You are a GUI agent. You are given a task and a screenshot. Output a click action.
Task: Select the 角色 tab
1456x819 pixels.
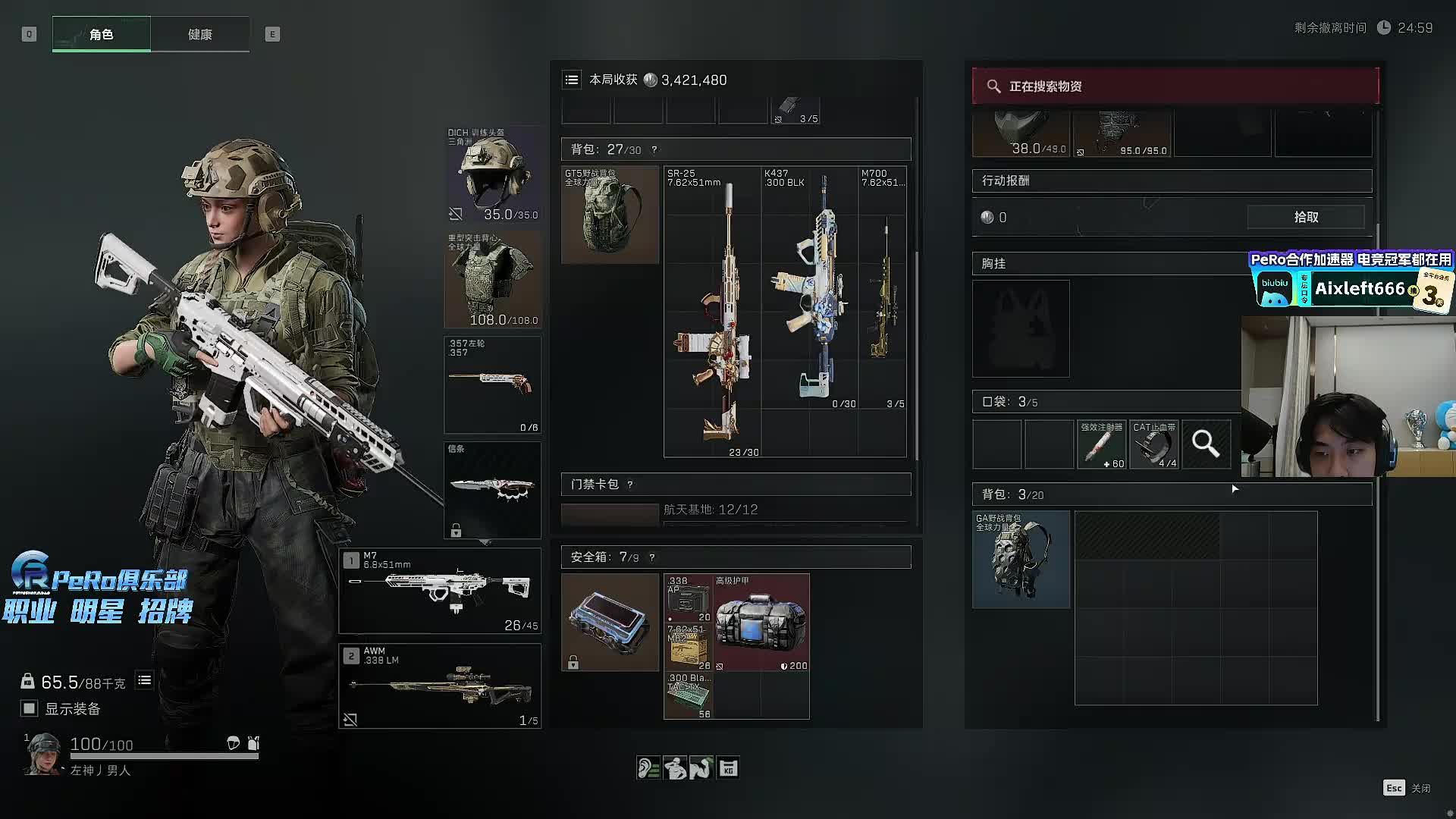point(102,34)
